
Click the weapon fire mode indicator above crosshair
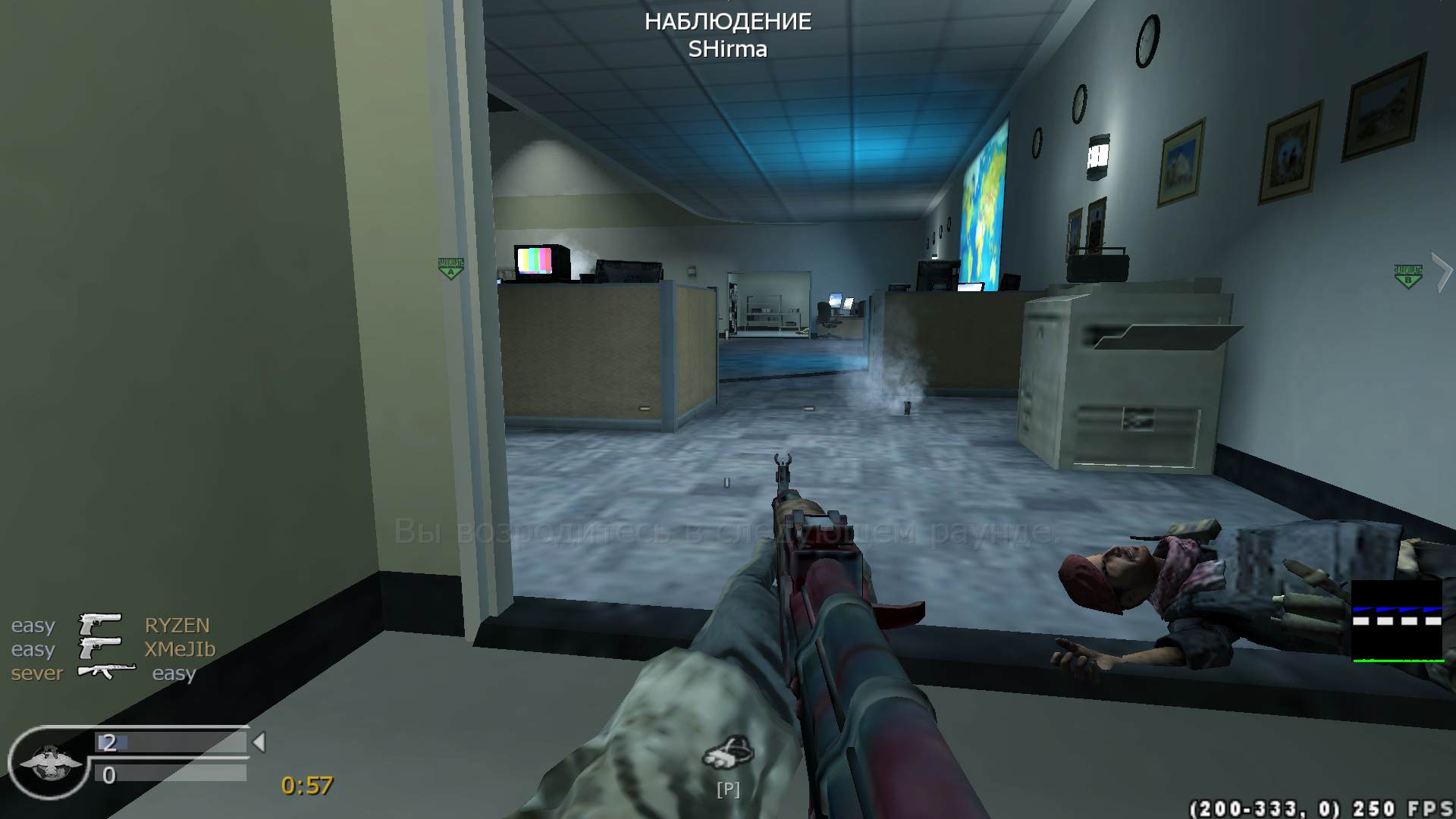(726, 482)
